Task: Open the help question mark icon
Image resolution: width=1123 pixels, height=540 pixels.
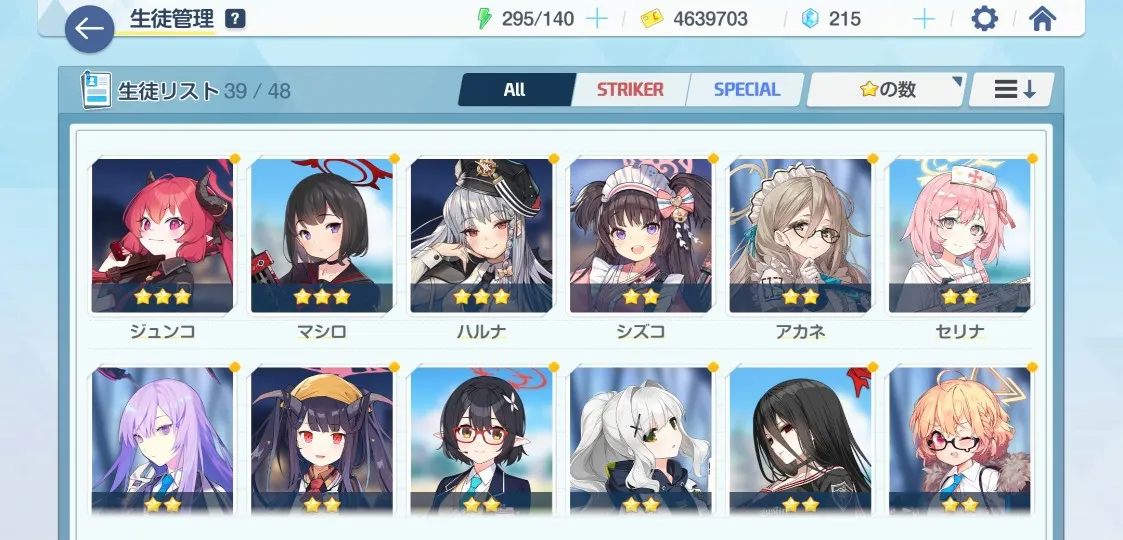Action: tap(235, 18)
